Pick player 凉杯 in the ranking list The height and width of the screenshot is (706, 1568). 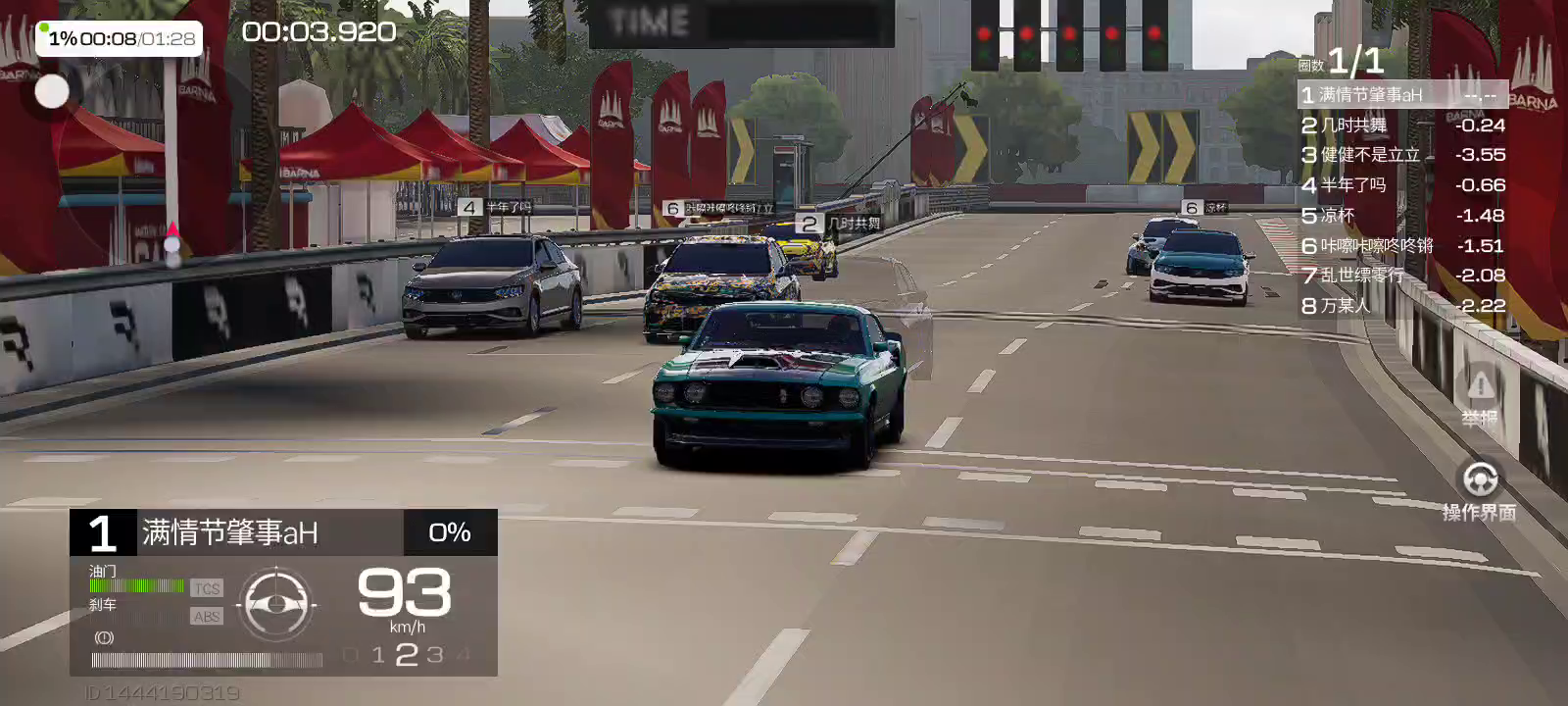1401,216
